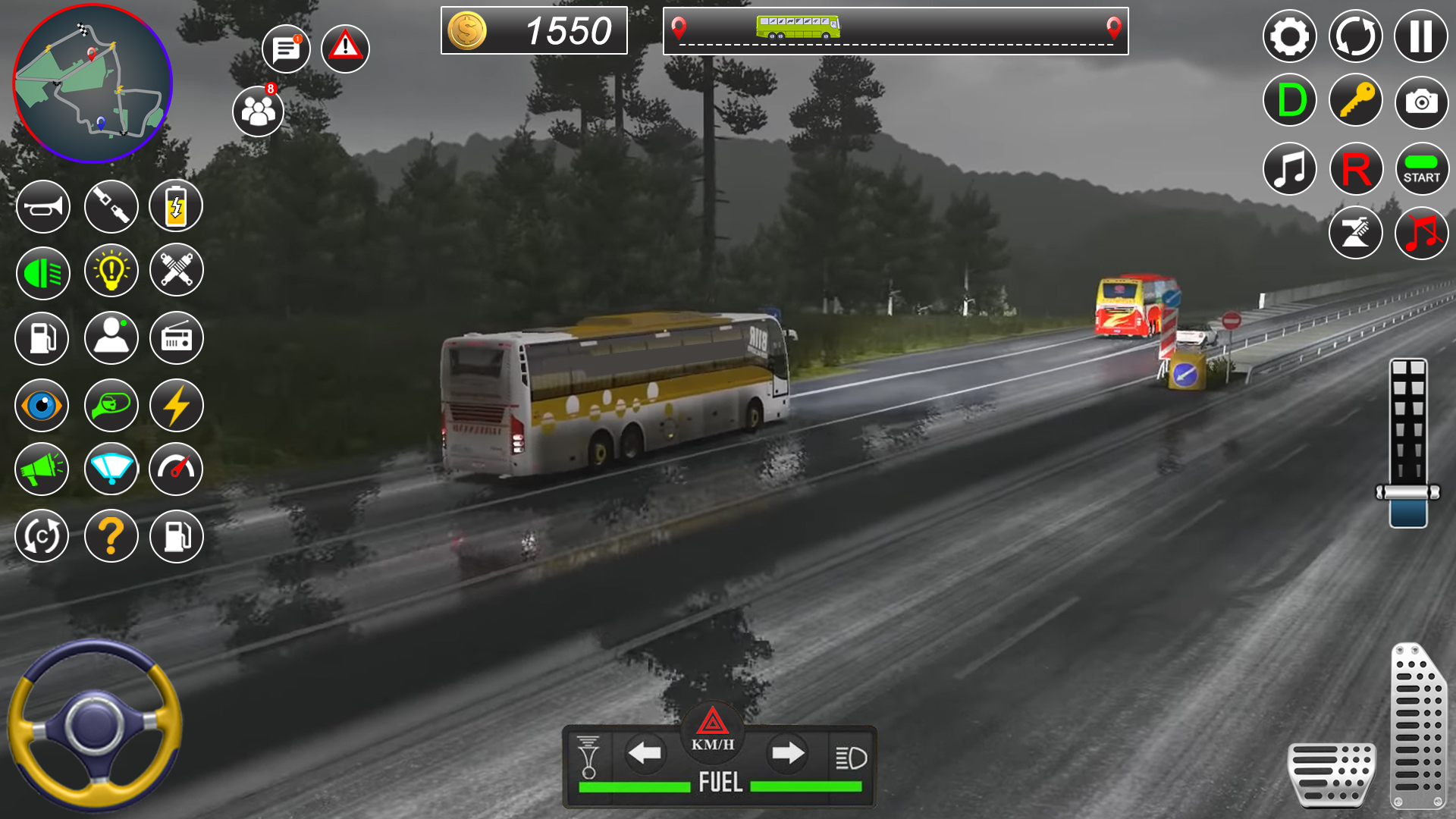Activate the windshield wiper icon
Screen dimensions: 1456x819
click(x=111, y=469)
